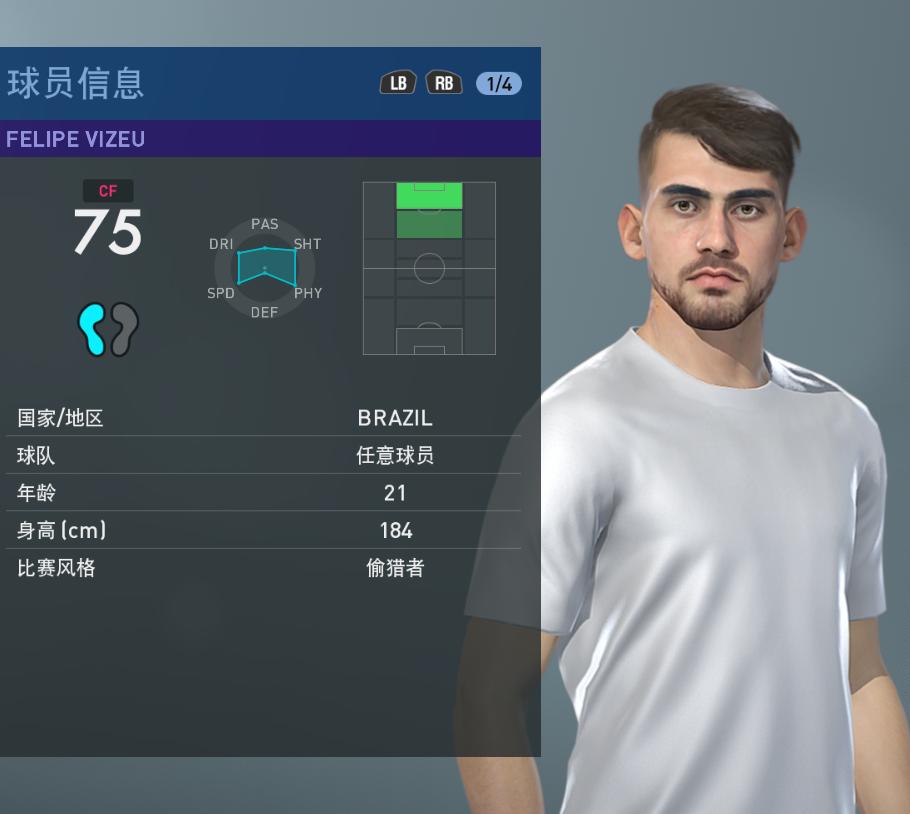
Task: Click the pitch position map
Action: point(429,268)
